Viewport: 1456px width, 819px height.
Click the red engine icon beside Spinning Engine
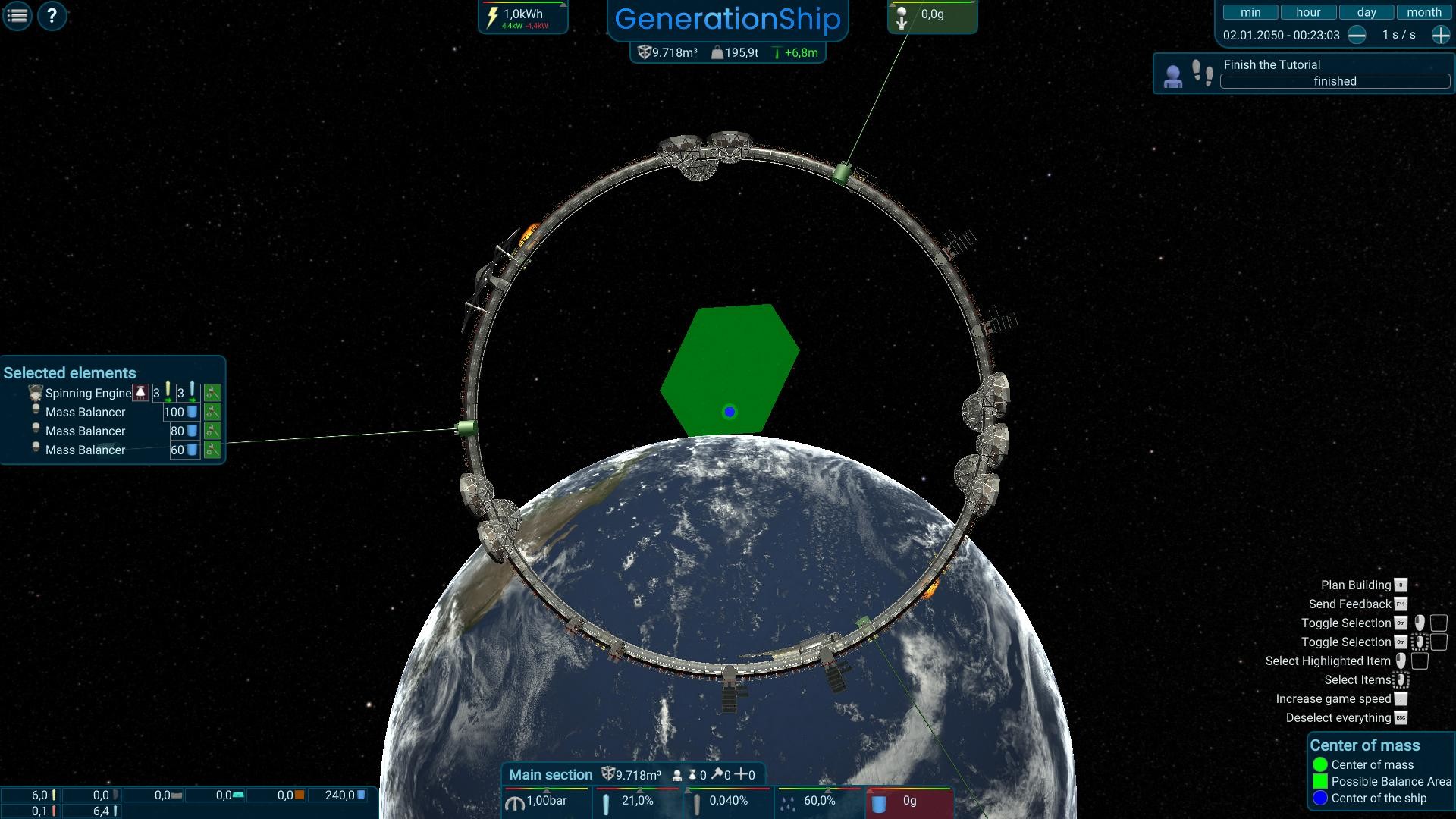140,393
